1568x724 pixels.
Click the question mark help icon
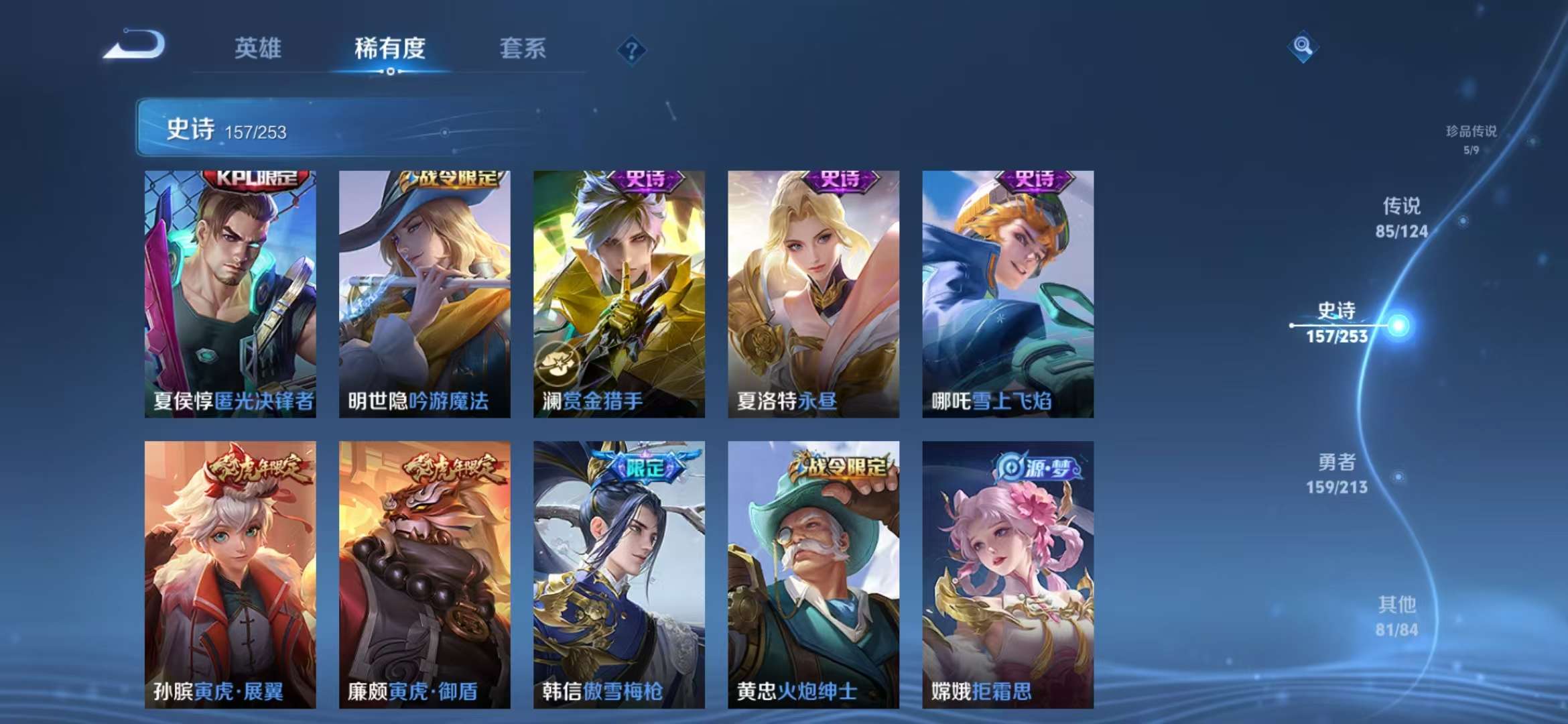coord(633,48)
